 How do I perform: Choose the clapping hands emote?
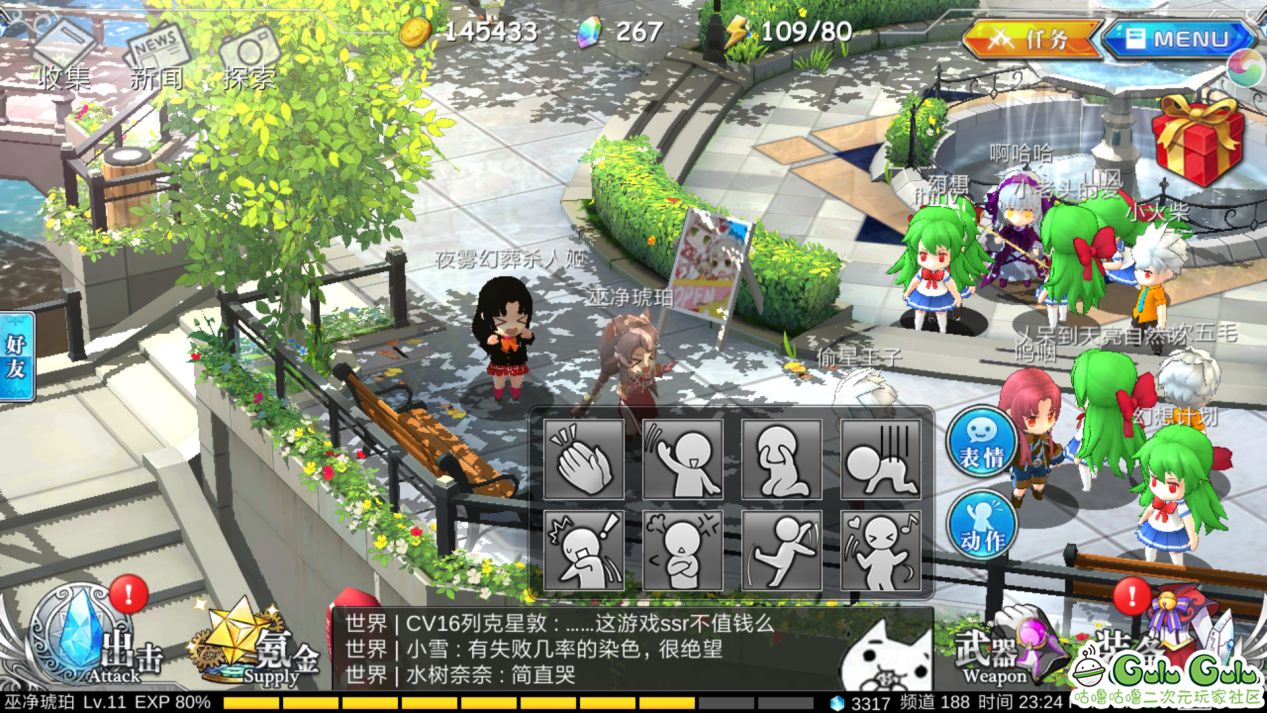point(585,459)
